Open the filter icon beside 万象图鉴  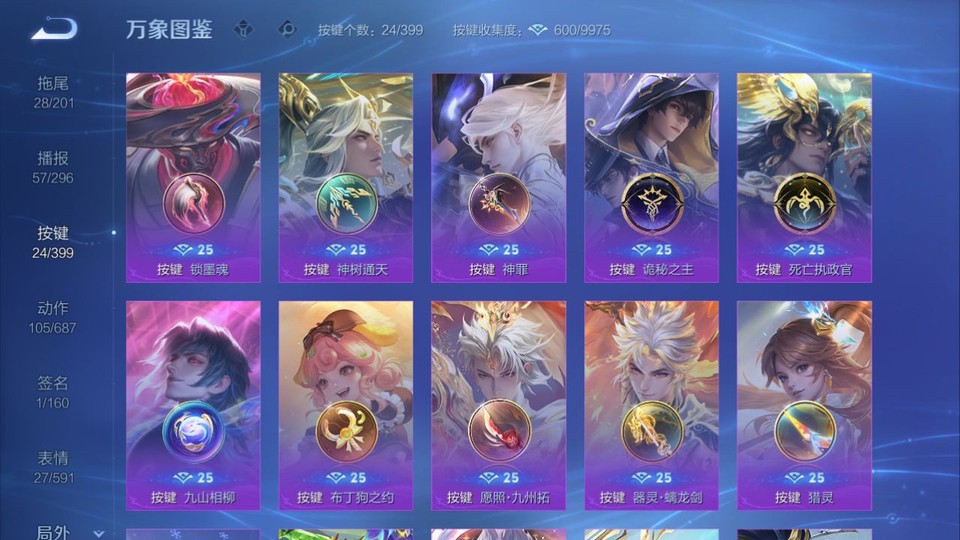click(x=243, y=29)
